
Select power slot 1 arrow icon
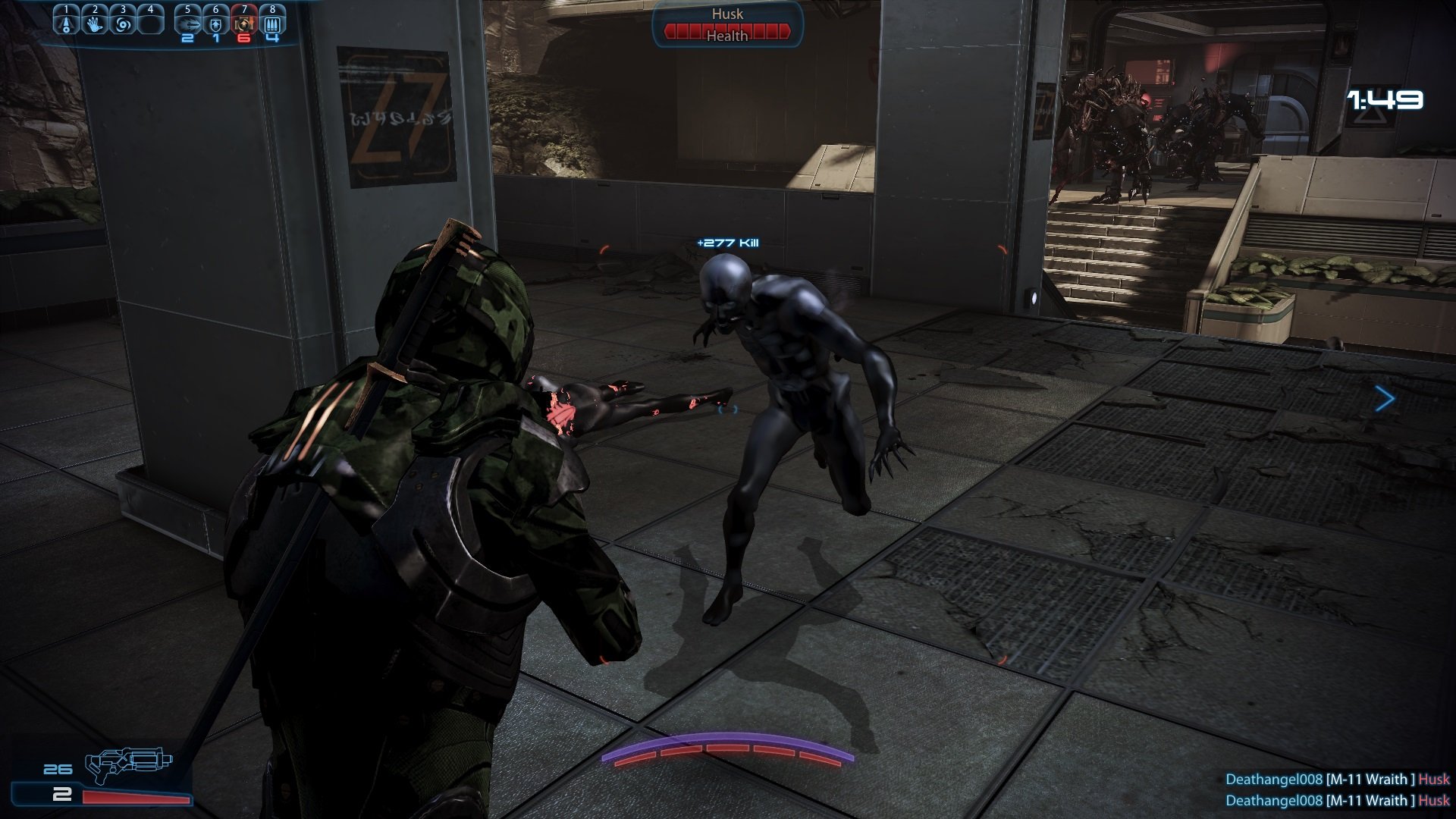pyautogui.click(x=66, y=25)
